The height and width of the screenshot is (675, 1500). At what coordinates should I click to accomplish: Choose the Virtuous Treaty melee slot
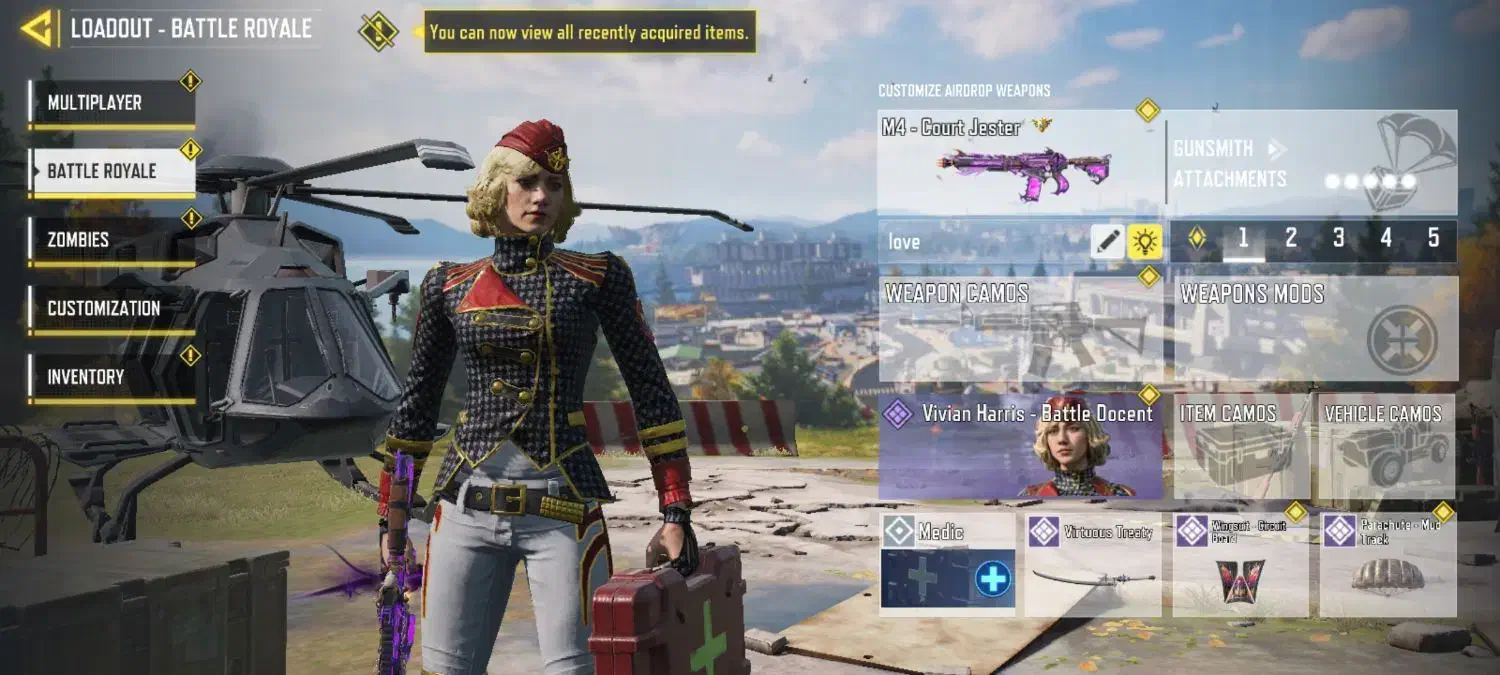click(1093, 563)
